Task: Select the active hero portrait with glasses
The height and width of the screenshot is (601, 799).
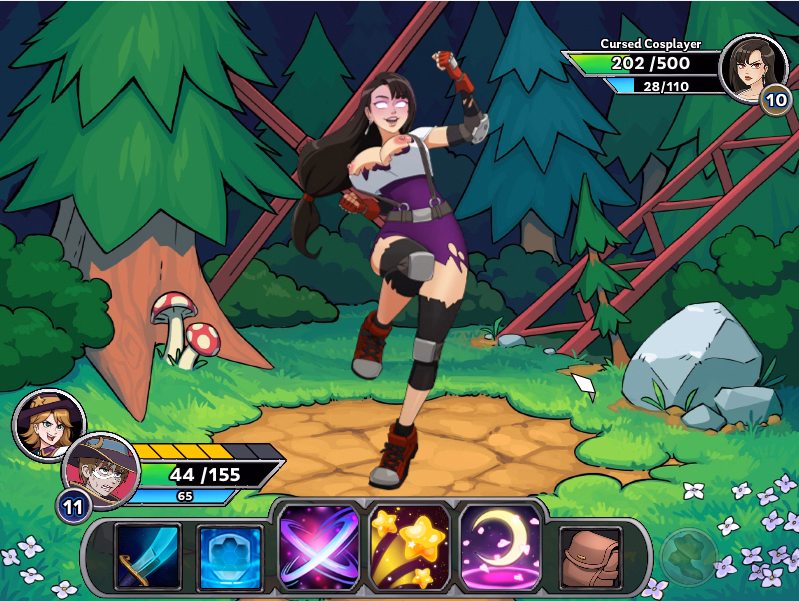Action: 98,470
